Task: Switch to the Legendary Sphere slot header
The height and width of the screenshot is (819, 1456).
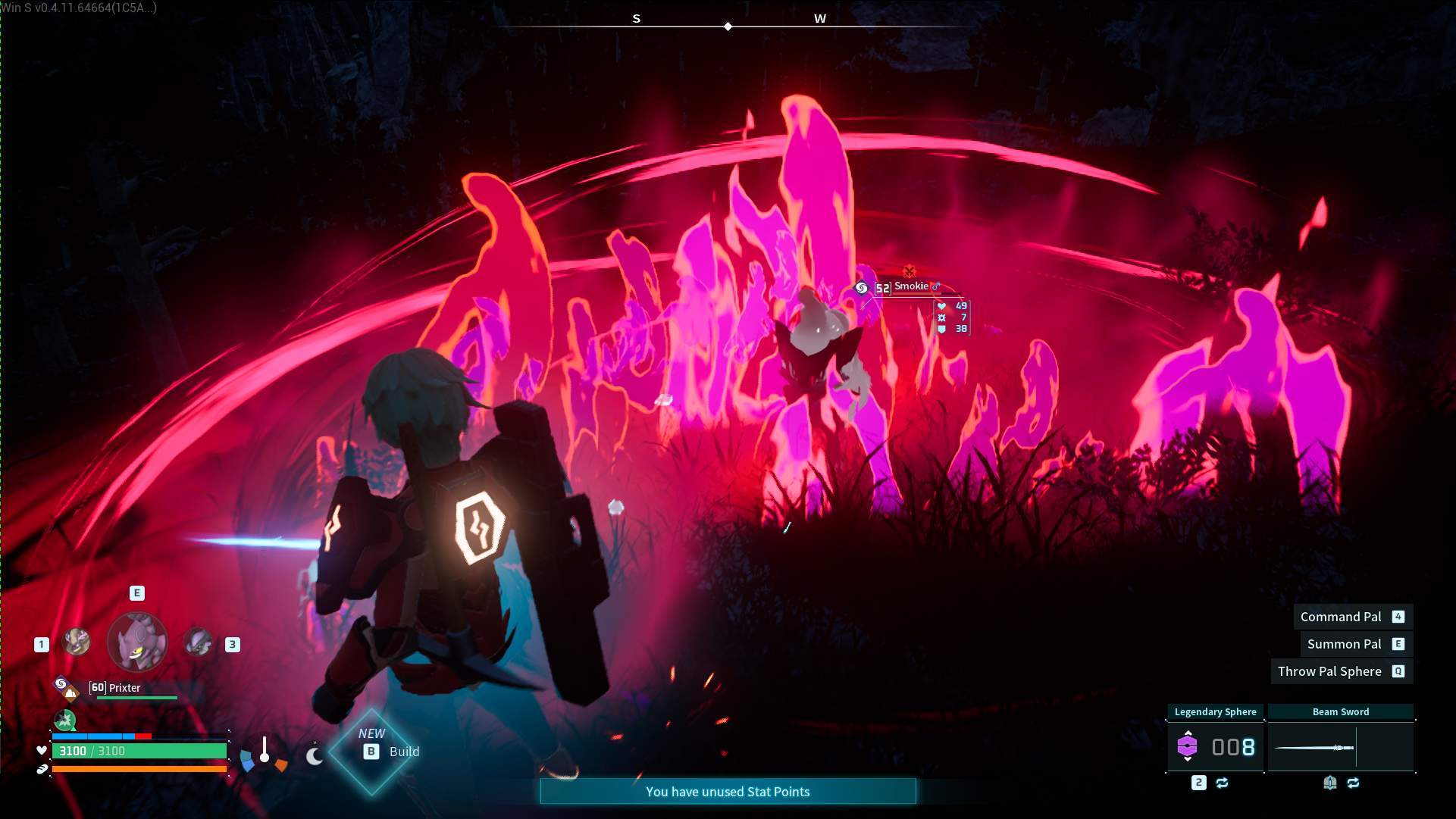Action: click(x=1215, y=711)
